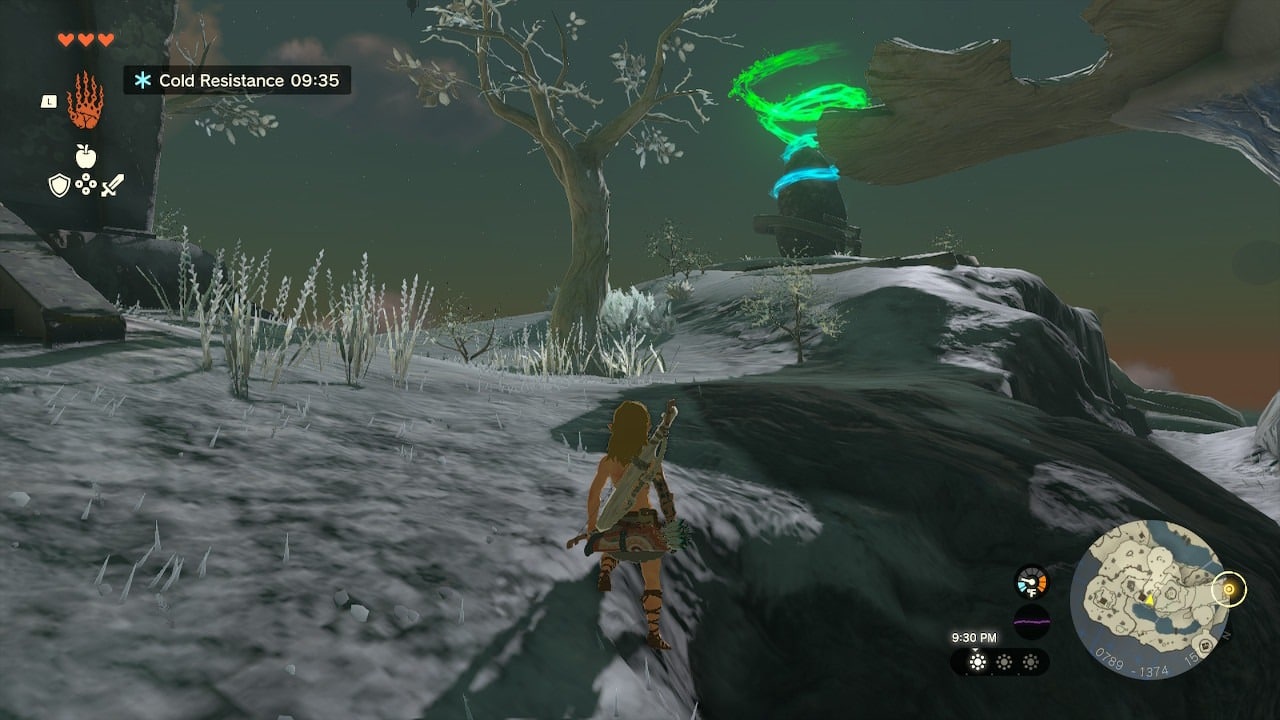Click the purple noise level meter
Image resolution: width=1280 pixels, height=720 pixels.
point(1031,621)
